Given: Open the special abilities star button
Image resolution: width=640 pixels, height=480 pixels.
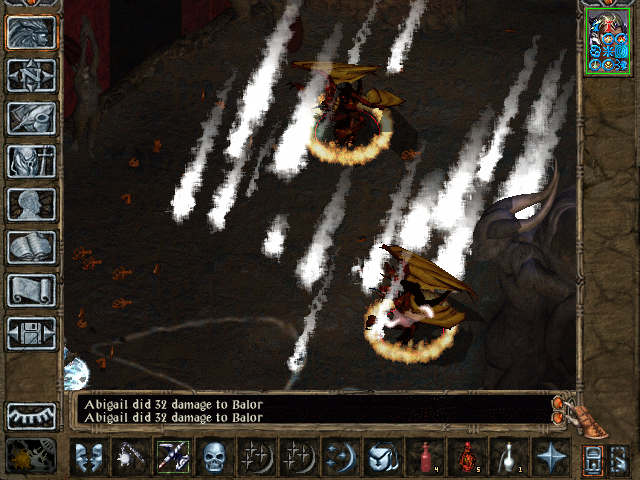Looking at the screenshot, I should (x=549, y=456).
